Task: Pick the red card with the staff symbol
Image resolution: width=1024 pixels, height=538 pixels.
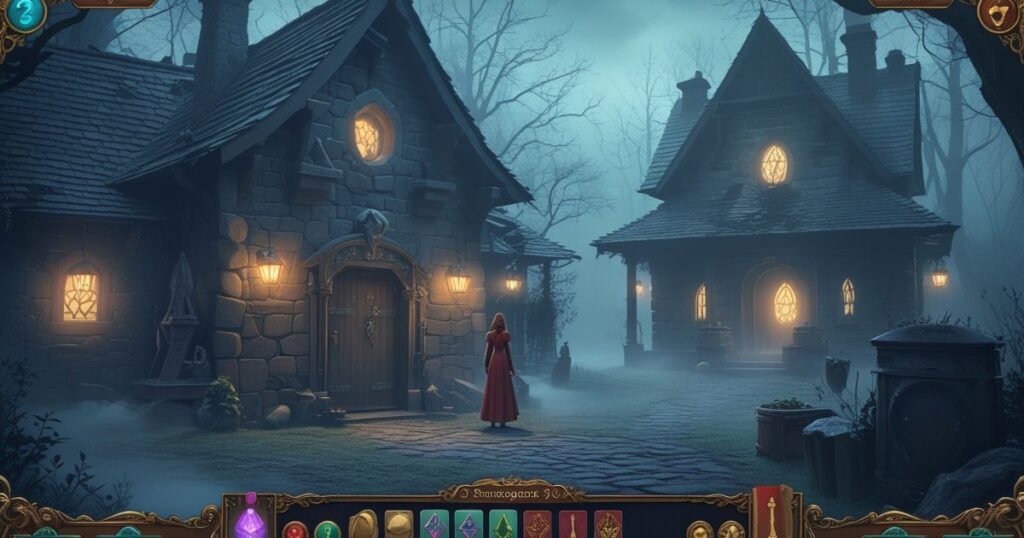Action: pyautogui.click(x=573, y=525)
